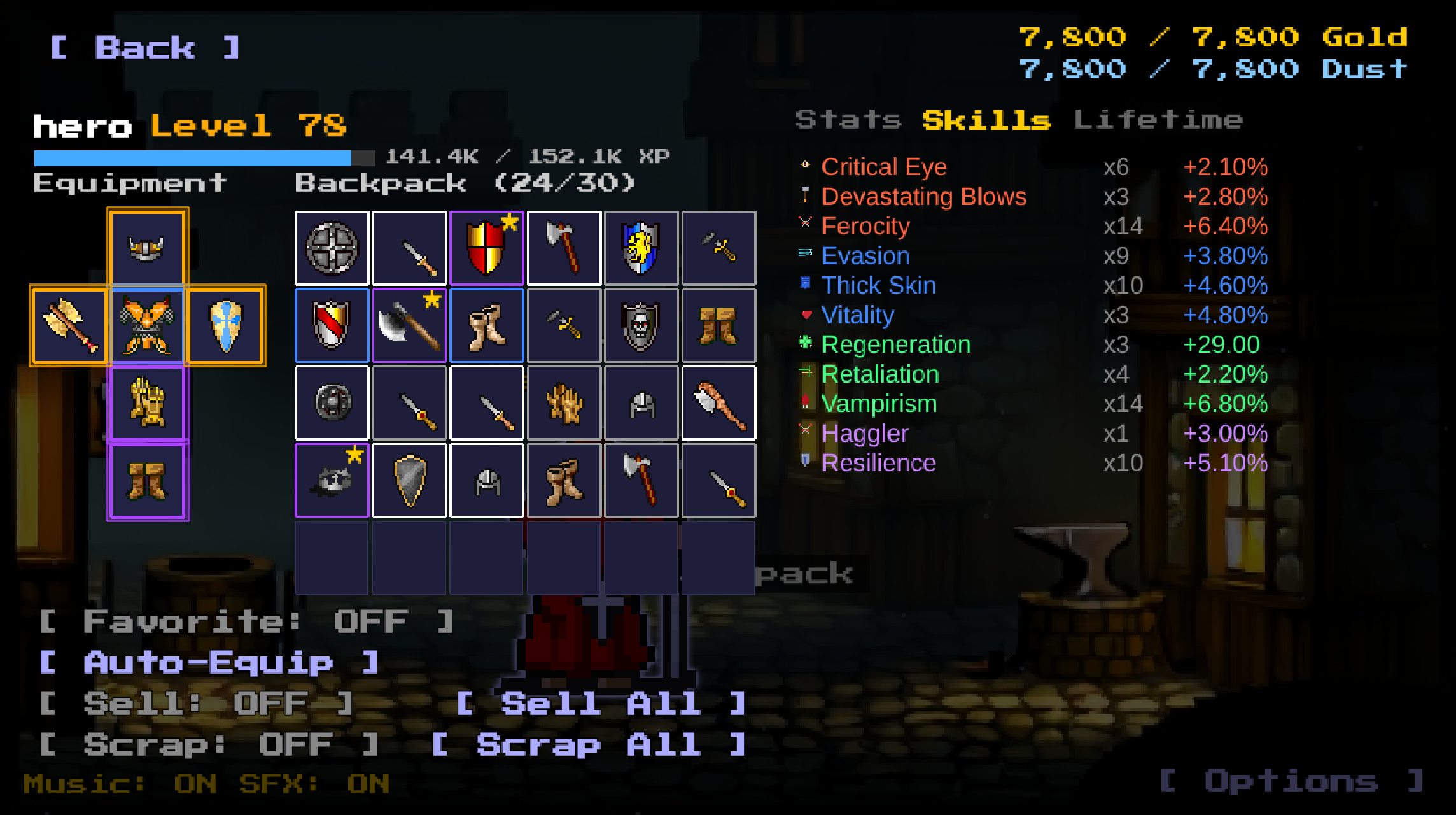Select the equipped blue-and-gold shield
The height and width of the screenshot is (815, 1456).
tap(226, 326)
